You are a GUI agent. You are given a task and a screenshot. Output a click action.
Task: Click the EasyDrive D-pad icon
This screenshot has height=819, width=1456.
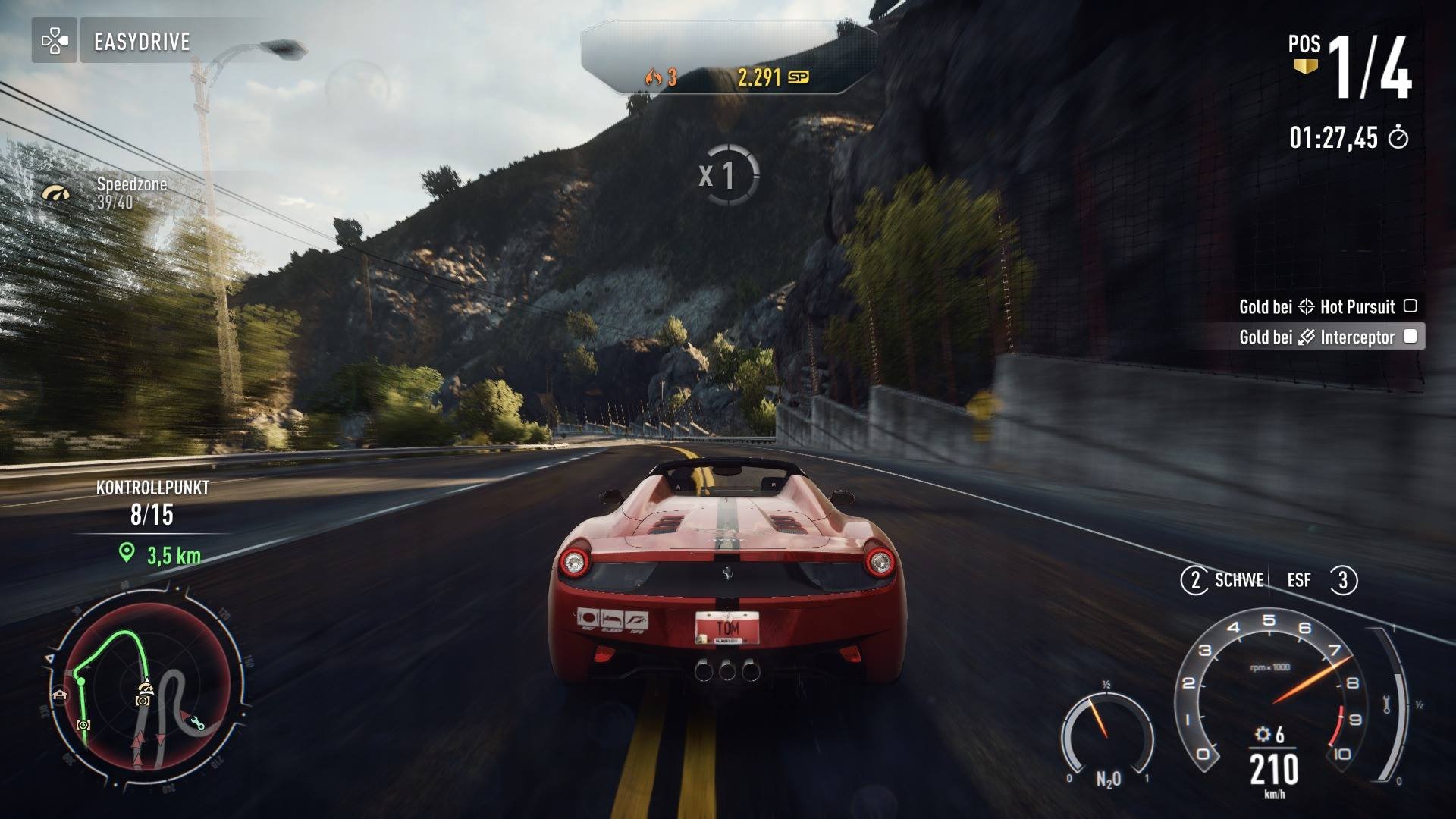coord(55,41)
